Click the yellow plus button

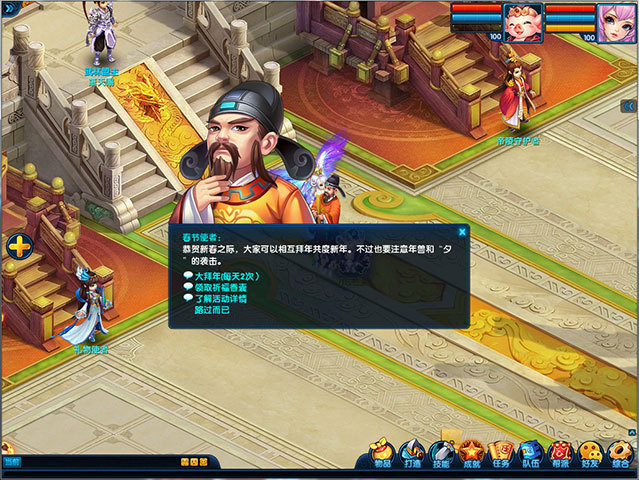click(x=19, y=245)
